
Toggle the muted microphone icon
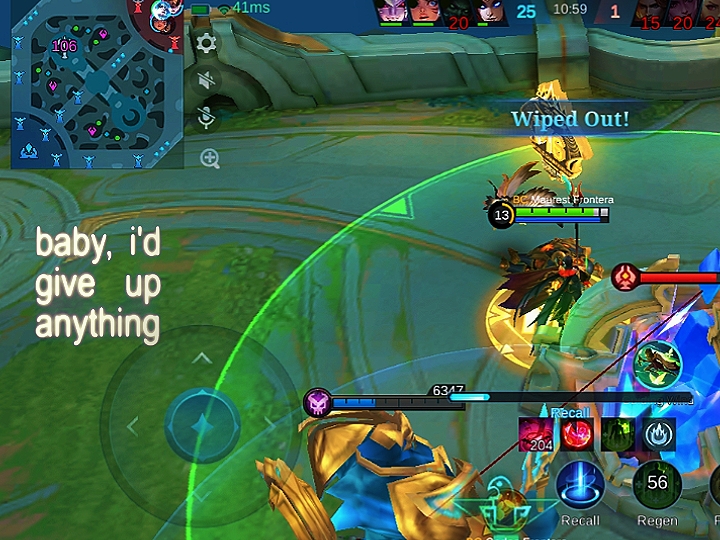coord(207,119)
